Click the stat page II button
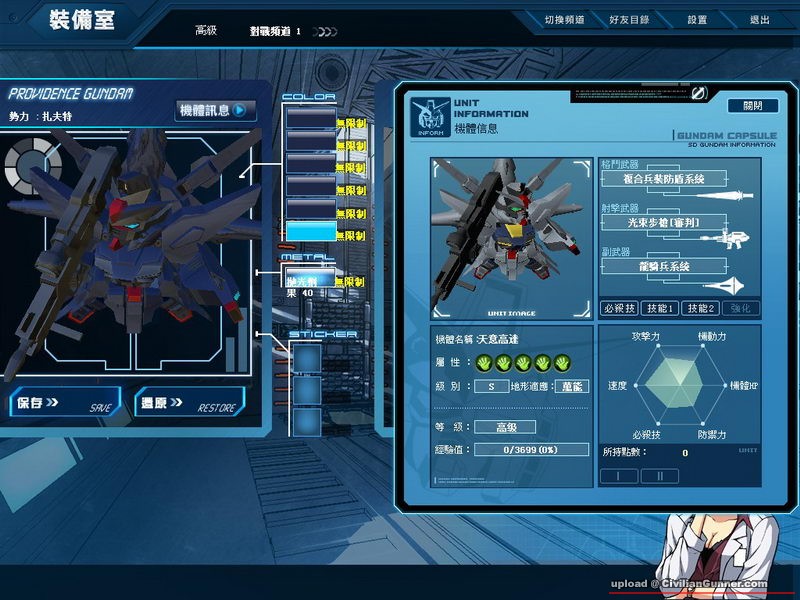The image size is (800, 600). tap(659, 476)
